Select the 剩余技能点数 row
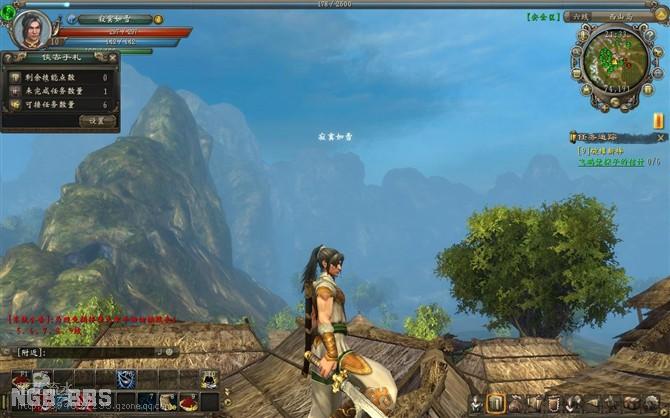Viewport: 670px width, 418px height. coord(60,77)
